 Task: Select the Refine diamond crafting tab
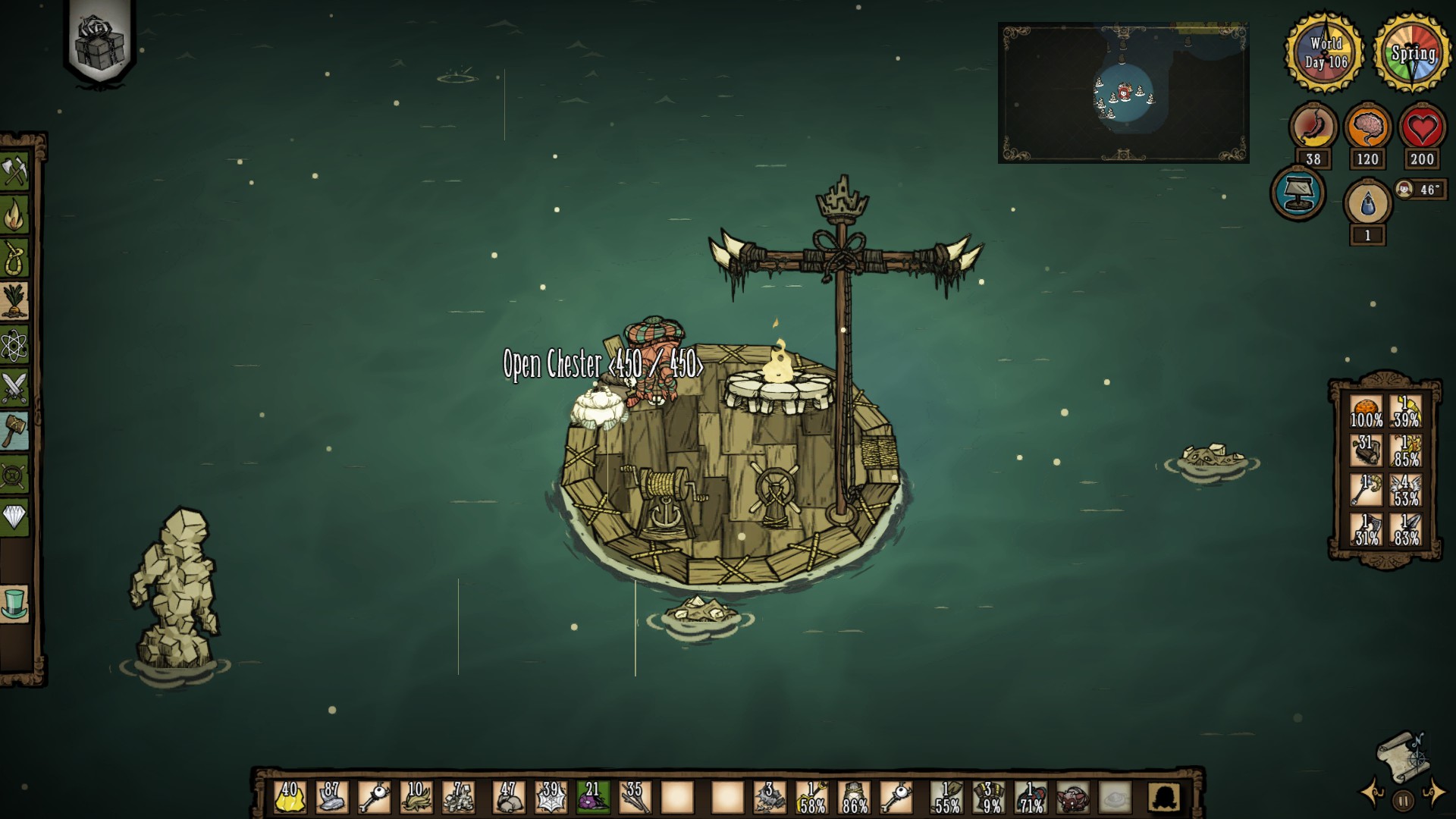point(14,518)
